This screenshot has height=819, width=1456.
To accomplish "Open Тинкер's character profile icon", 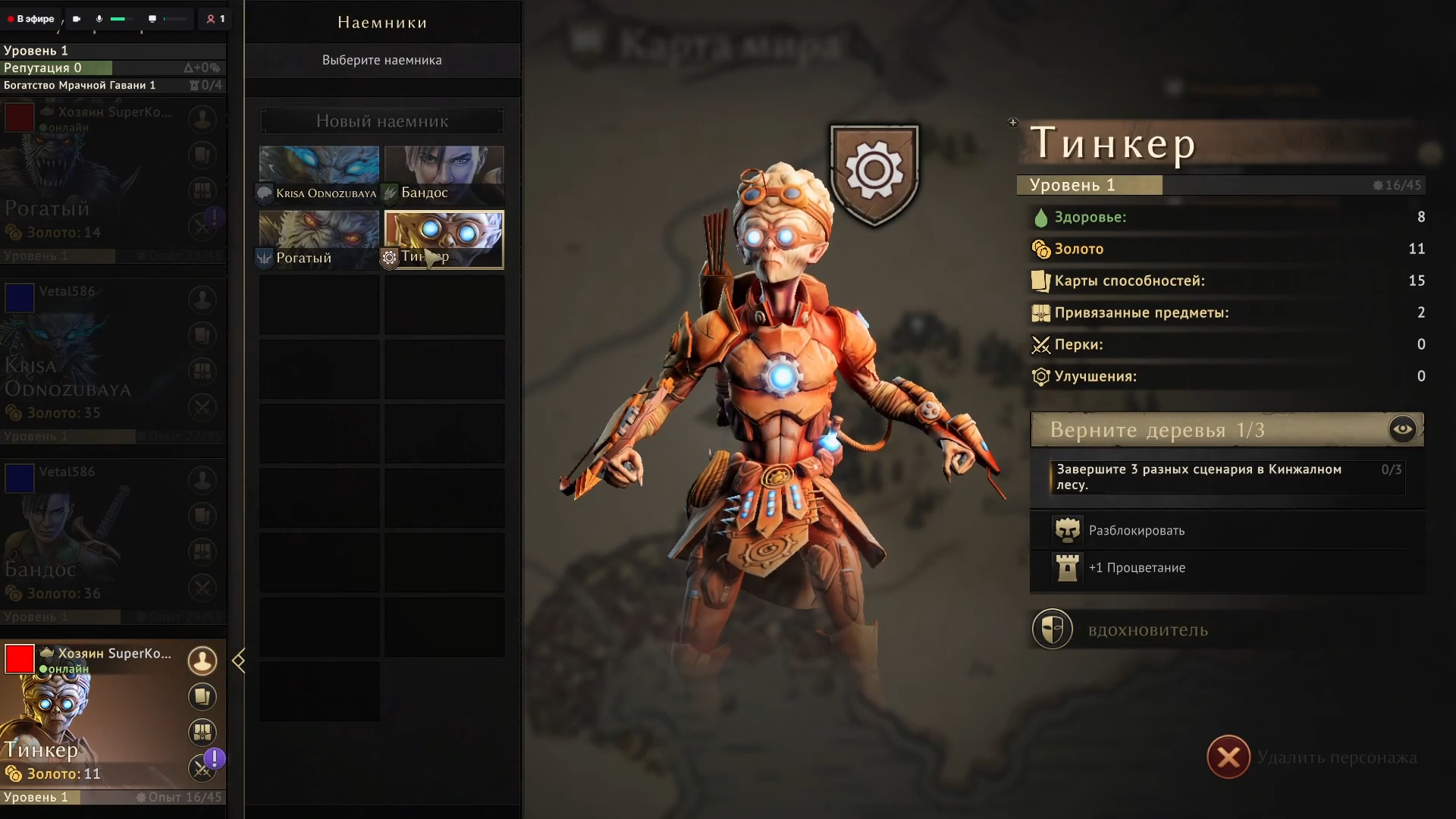I will tap(202, 661).
